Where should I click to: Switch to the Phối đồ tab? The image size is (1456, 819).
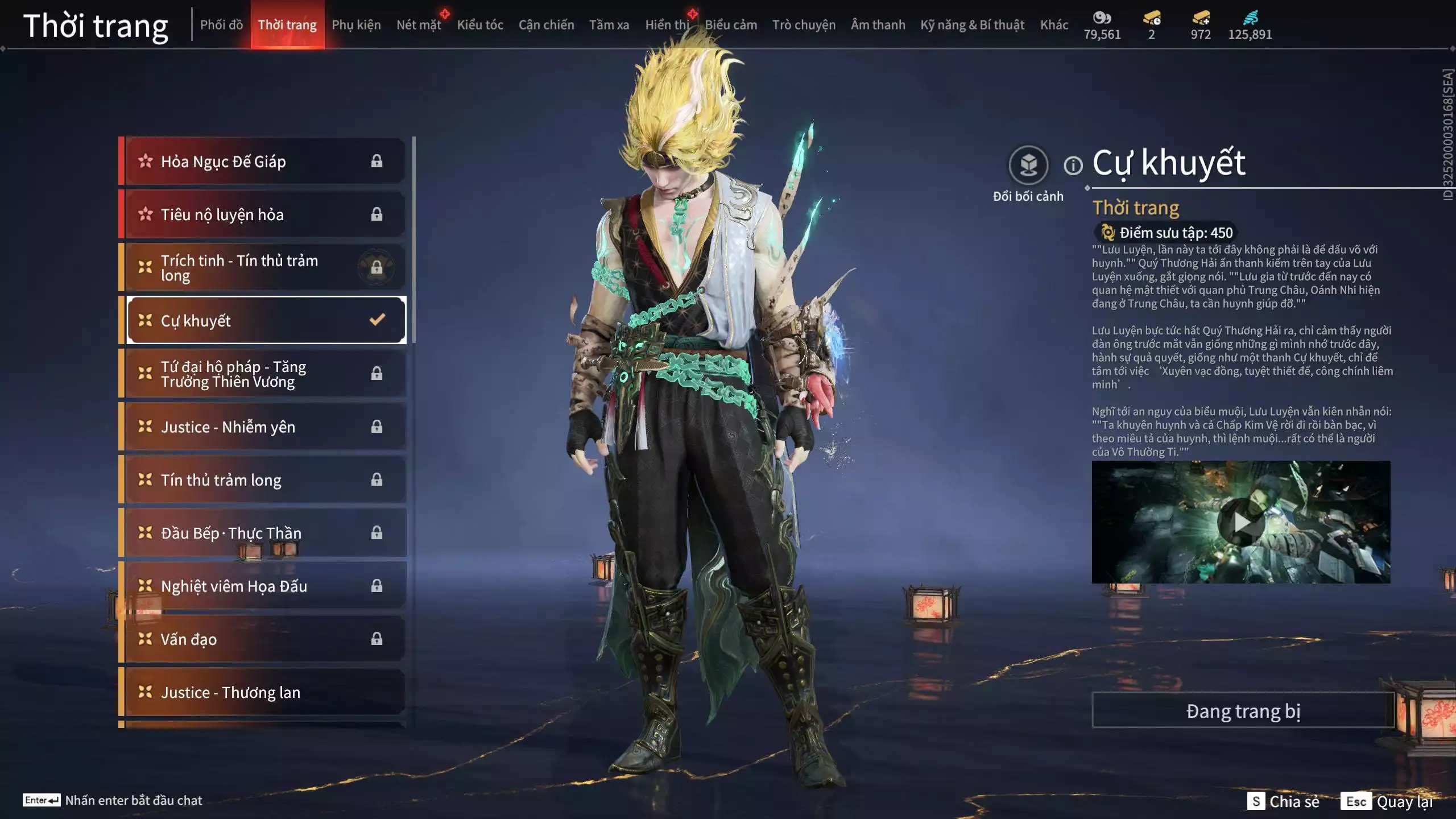[x=221, y=25]
